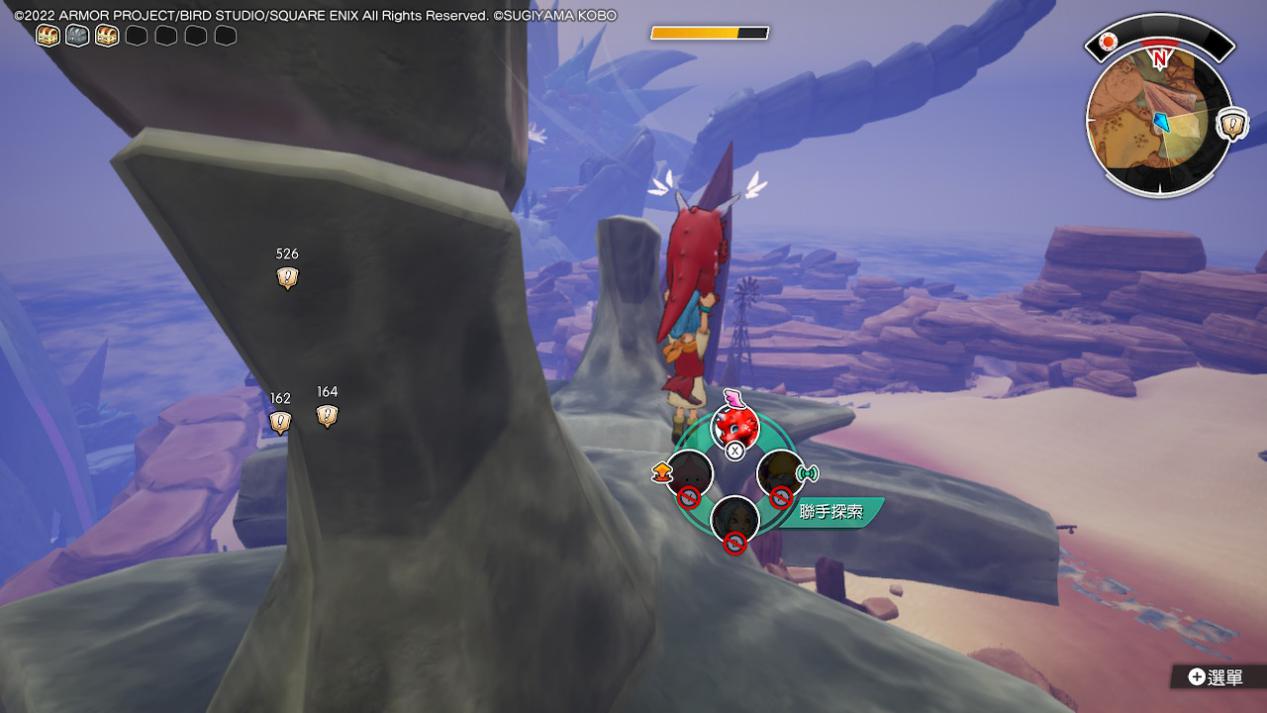Screen dimensions: 1267x713
Task: Click the orange launch arrow icon
Action: [x=660, y=472]
